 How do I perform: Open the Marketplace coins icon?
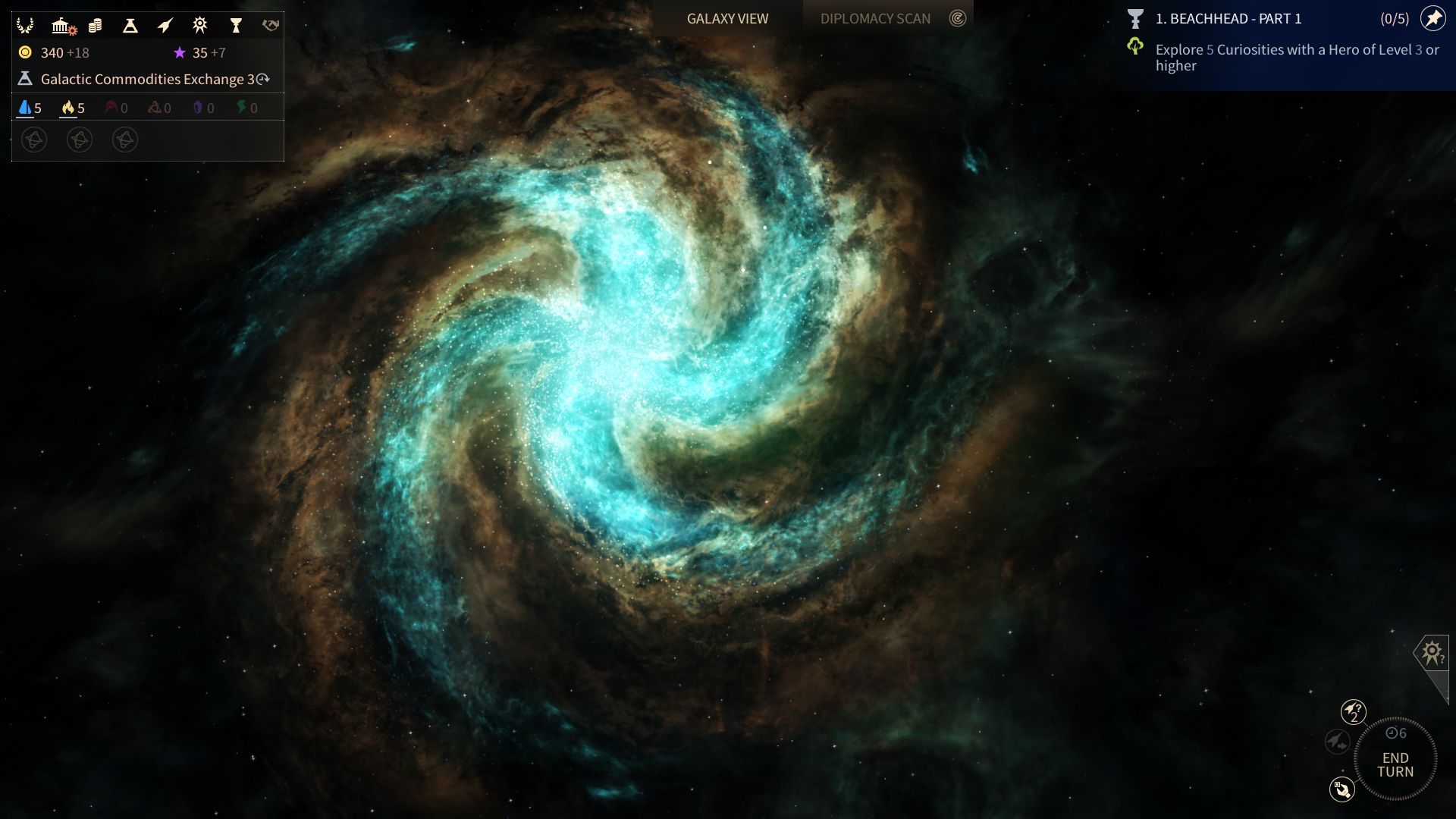(x=94, y=24)
